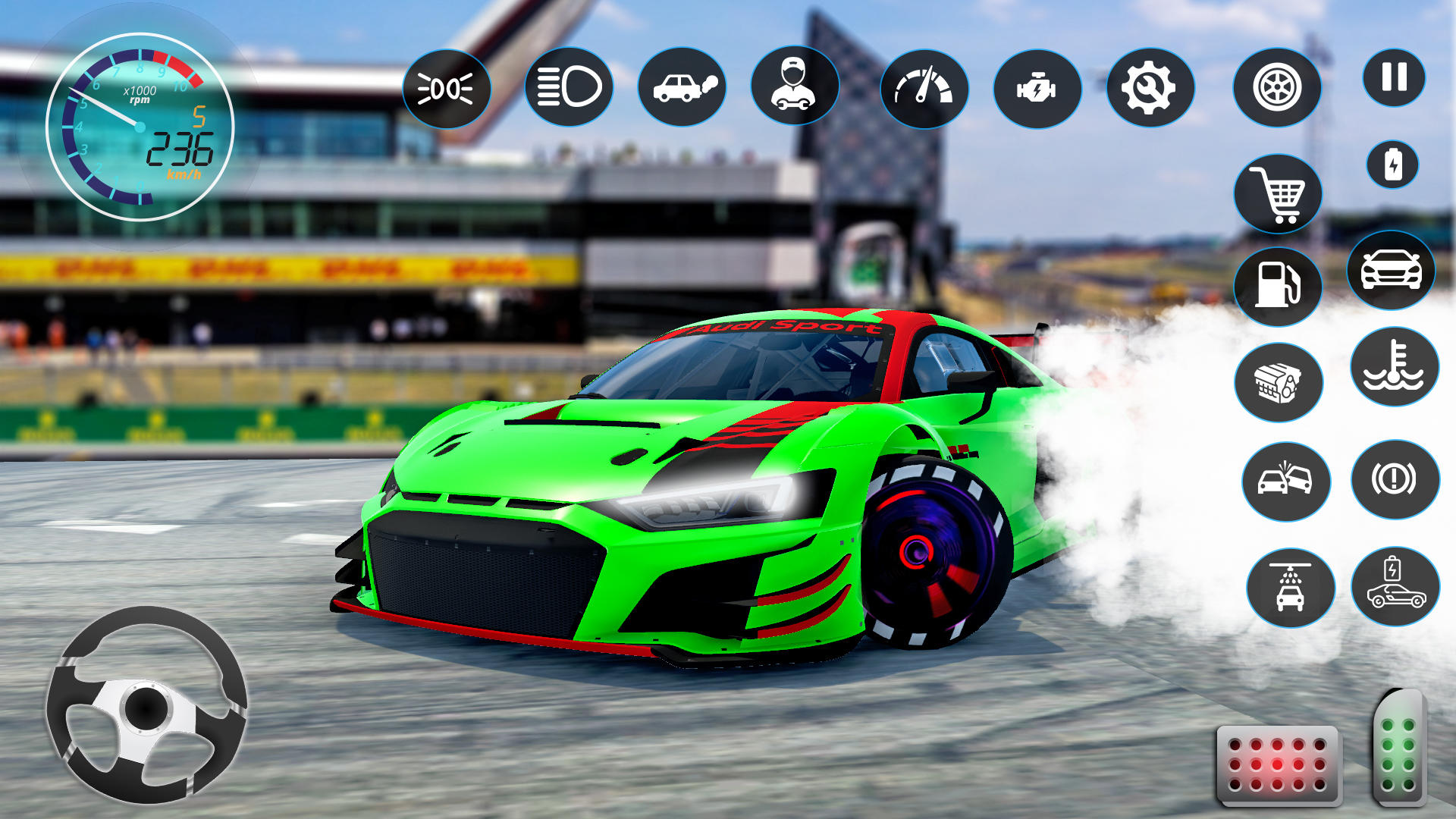Toggle the brake warning indicator
Image resolution: width=1456 pixels, height=819 pixels.
[1394, 478]
